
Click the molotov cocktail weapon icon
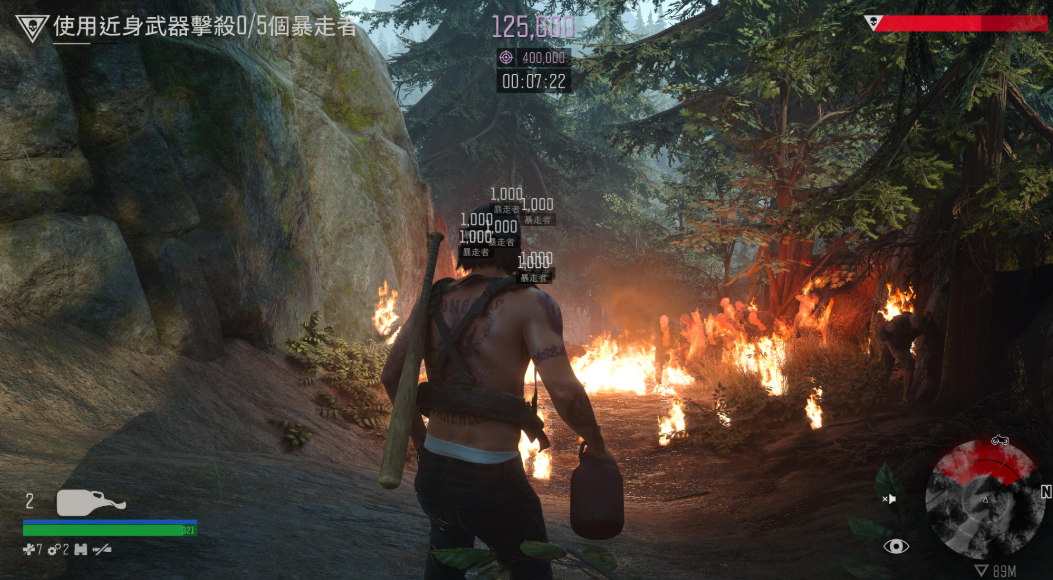tap(90, 502)
